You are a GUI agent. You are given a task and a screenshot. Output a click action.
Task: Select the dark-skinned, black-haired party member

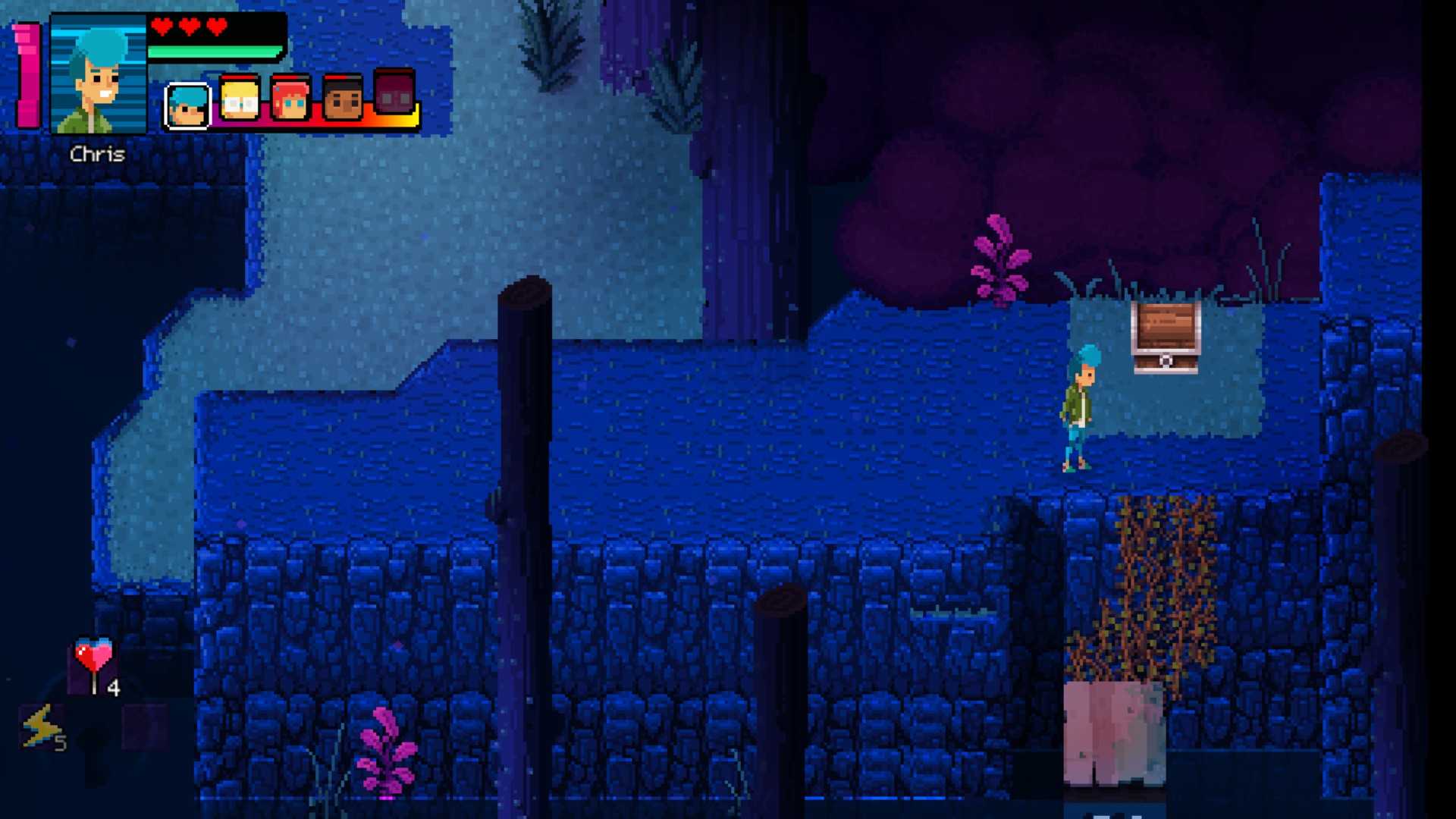(343, 99)
